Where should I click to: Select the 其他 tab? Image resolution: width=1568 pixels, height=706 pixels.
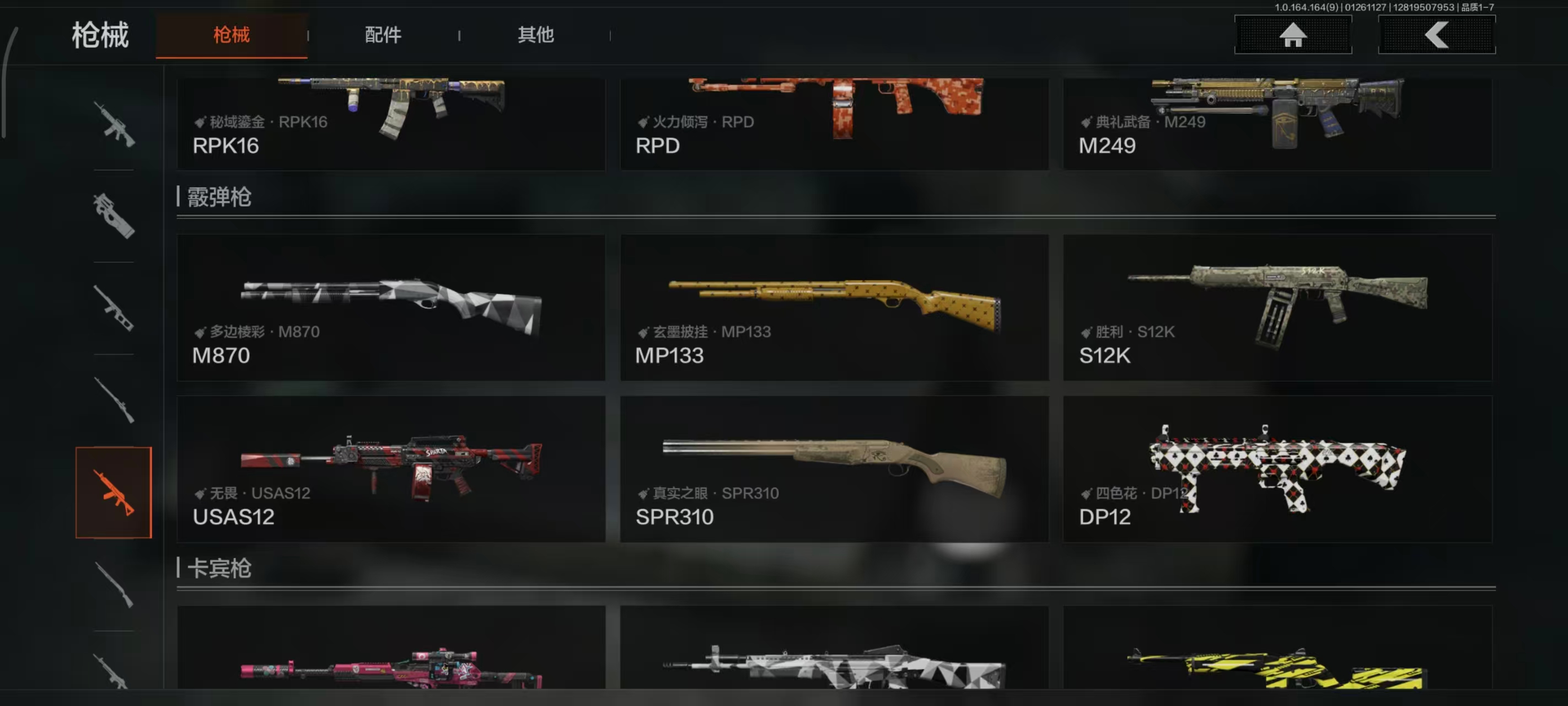[x=535, y=35]
